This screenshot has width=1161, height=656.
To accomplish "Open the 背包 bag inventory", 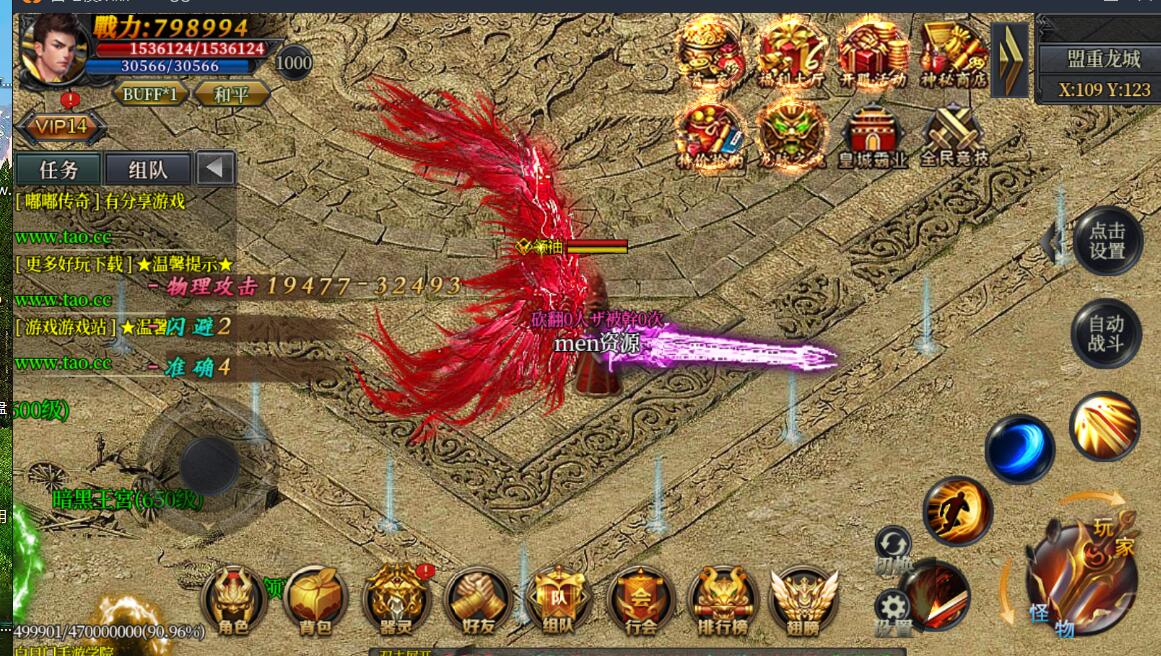I will 315,598.
